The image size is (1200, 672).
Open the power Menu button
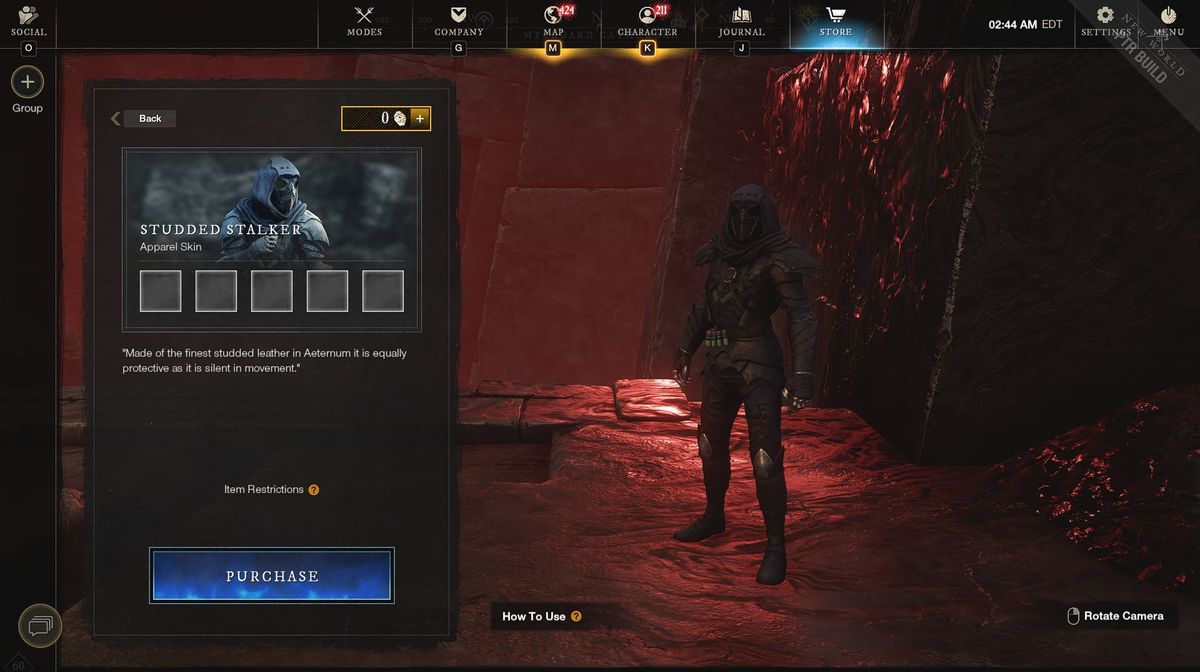(1168, 21)
